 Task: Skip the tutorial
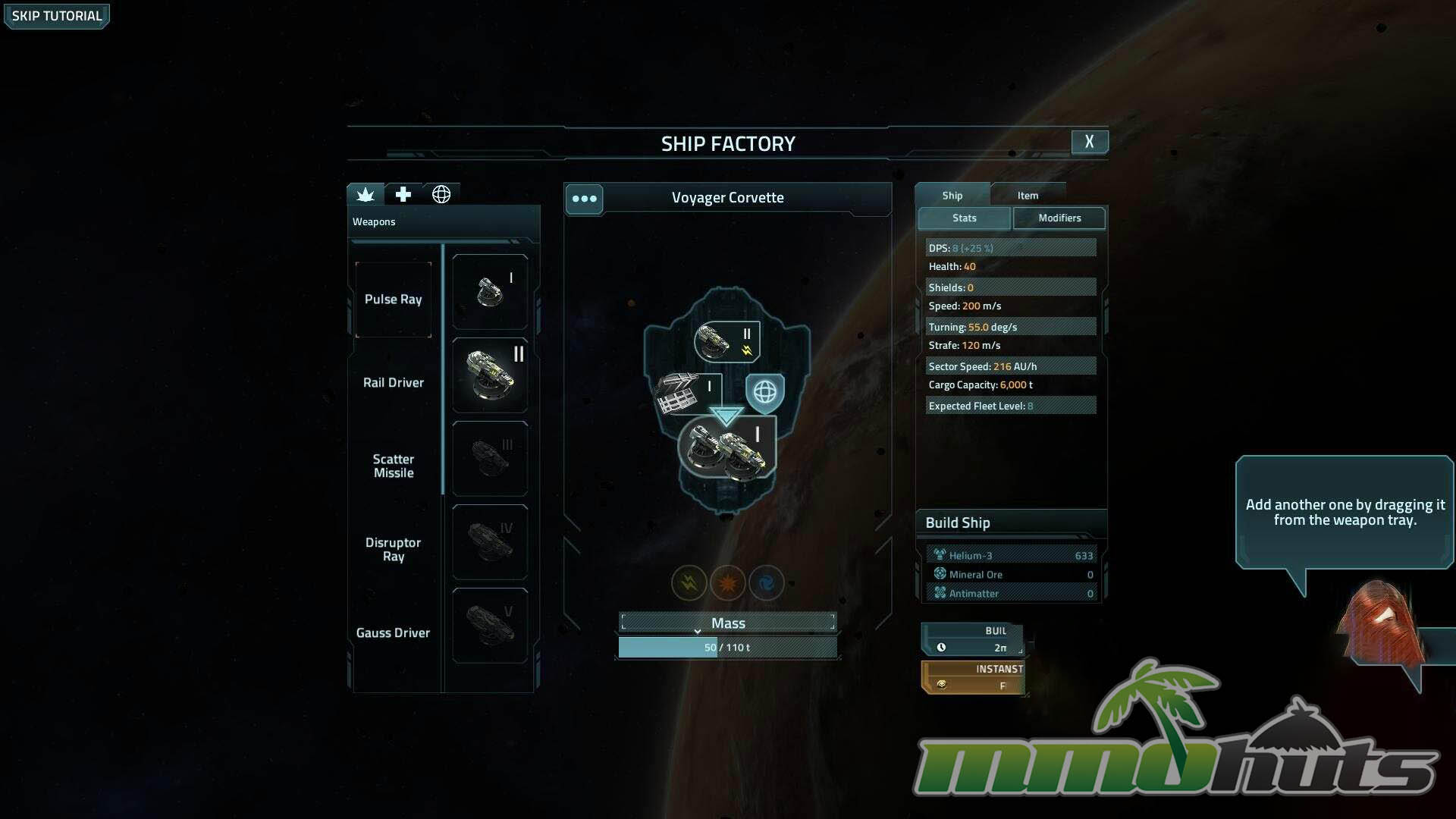pos(57,16)
